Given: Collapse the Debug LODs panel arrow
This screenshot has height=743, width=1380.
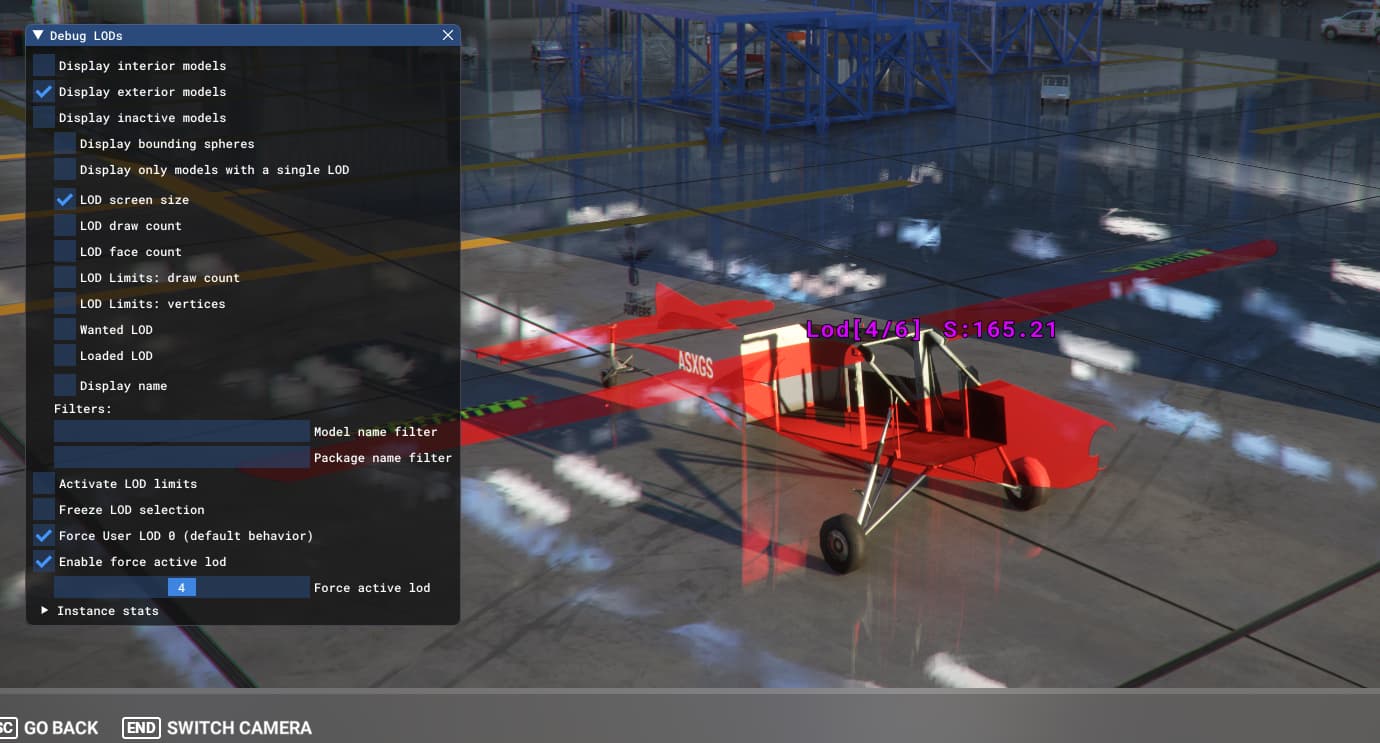Looking at the screenshot, I should 38,35.
